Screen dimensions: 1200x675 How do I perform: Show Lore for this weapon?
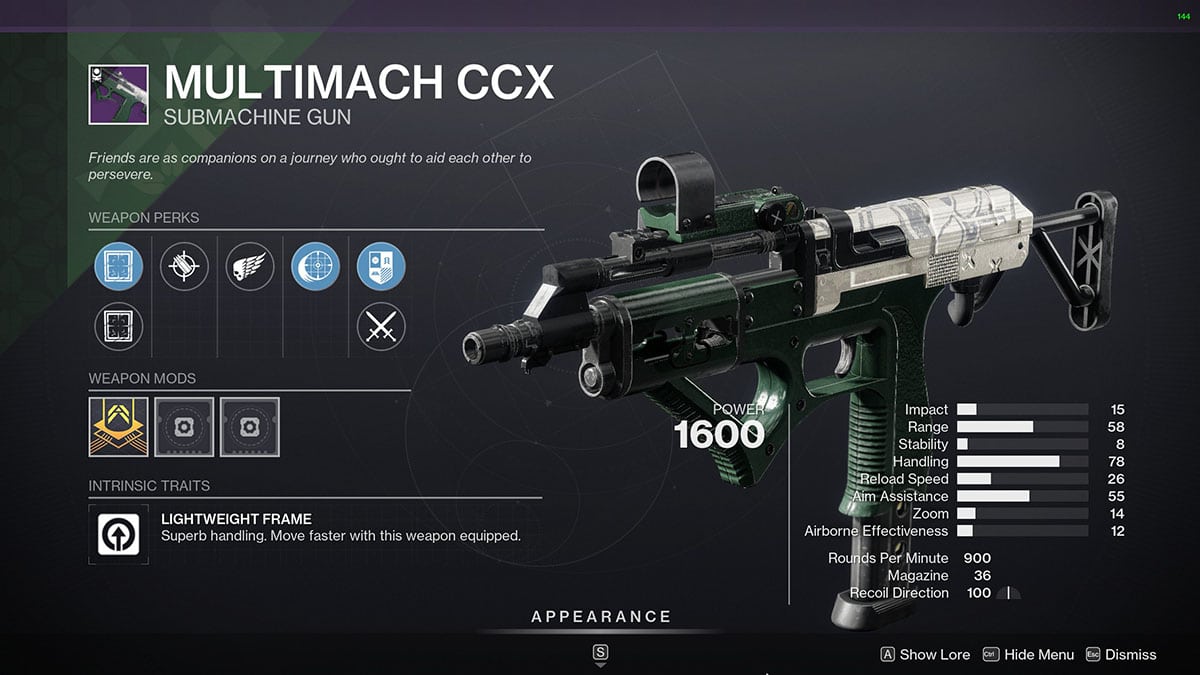[x=925, y=654]
